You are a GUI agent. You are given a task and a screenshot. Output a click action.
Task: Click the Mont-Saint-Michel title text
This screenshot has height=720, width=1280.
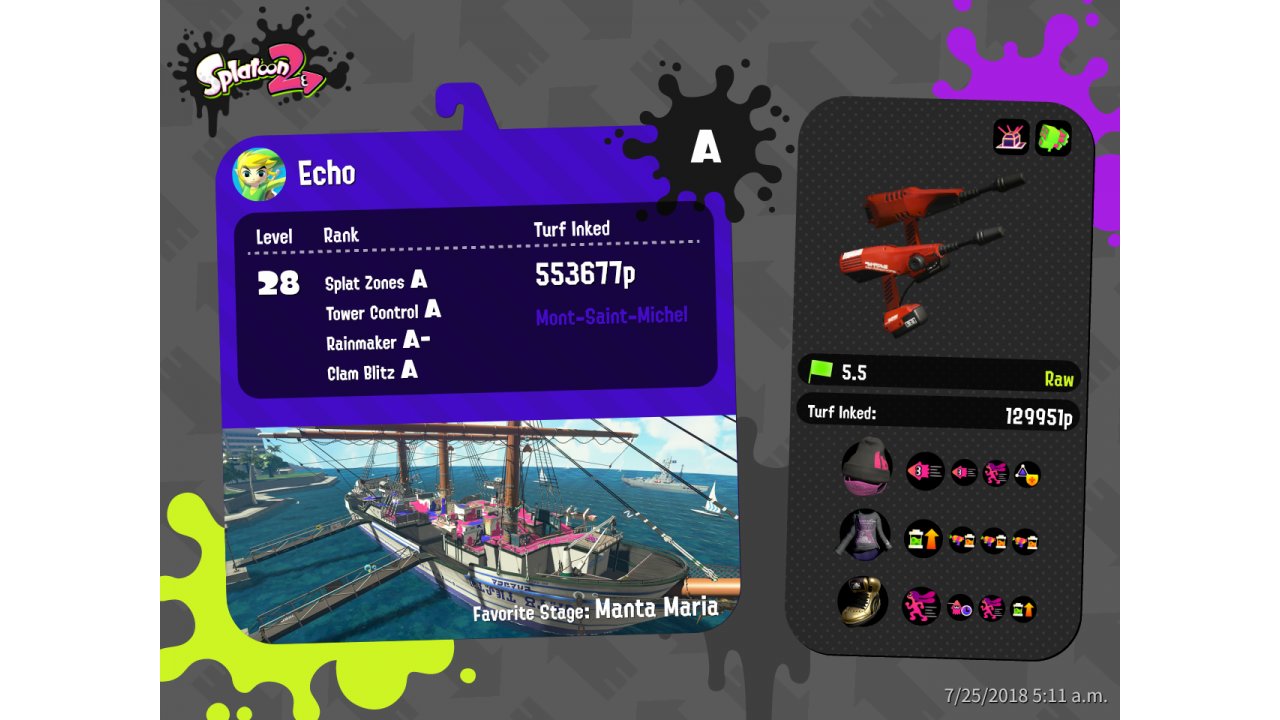tap(612, 317)
